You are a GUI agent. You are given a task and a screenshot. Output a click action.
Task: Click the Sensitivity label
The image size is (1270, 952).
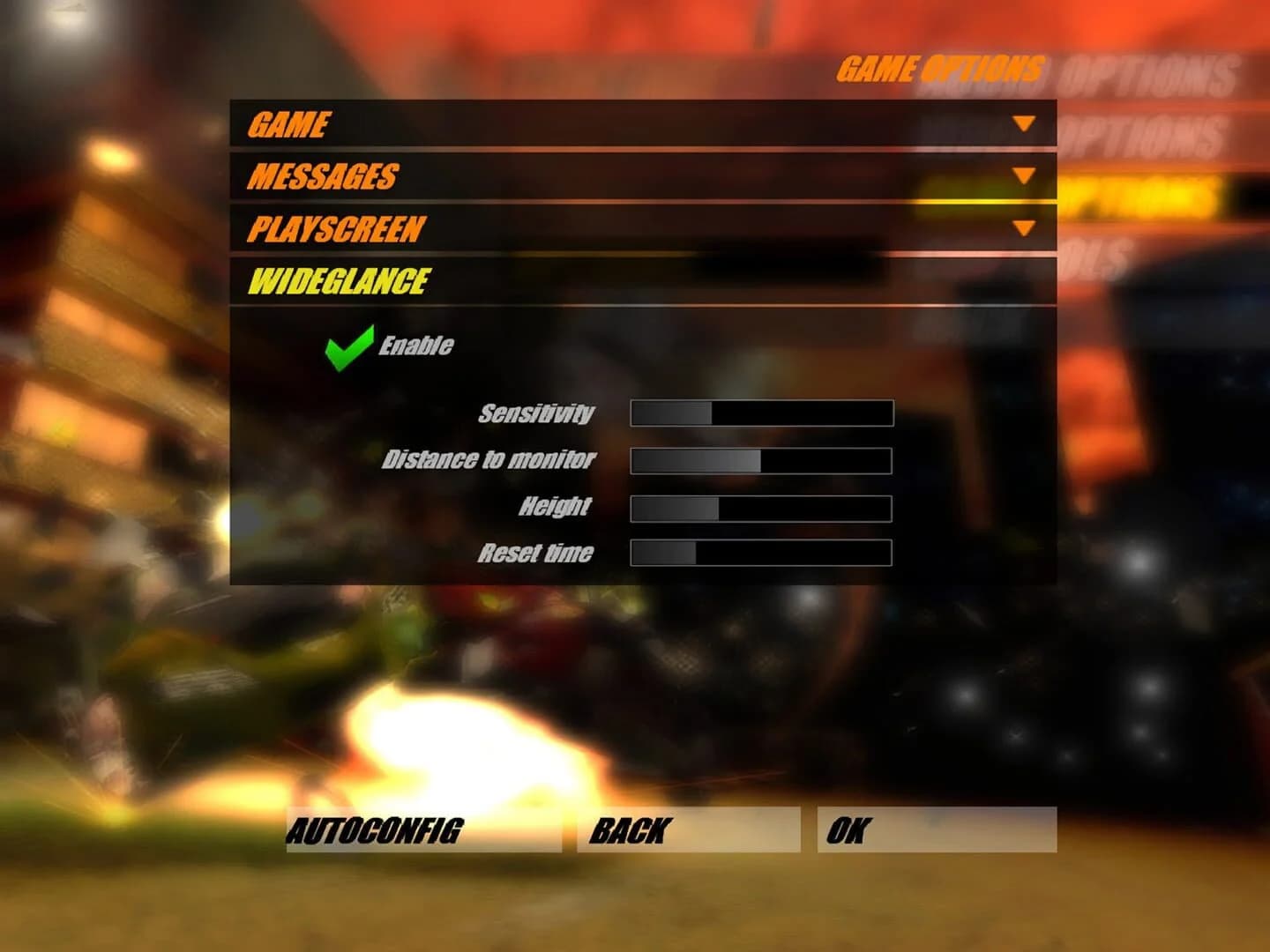pyautogui.click(x=536, y=413)
